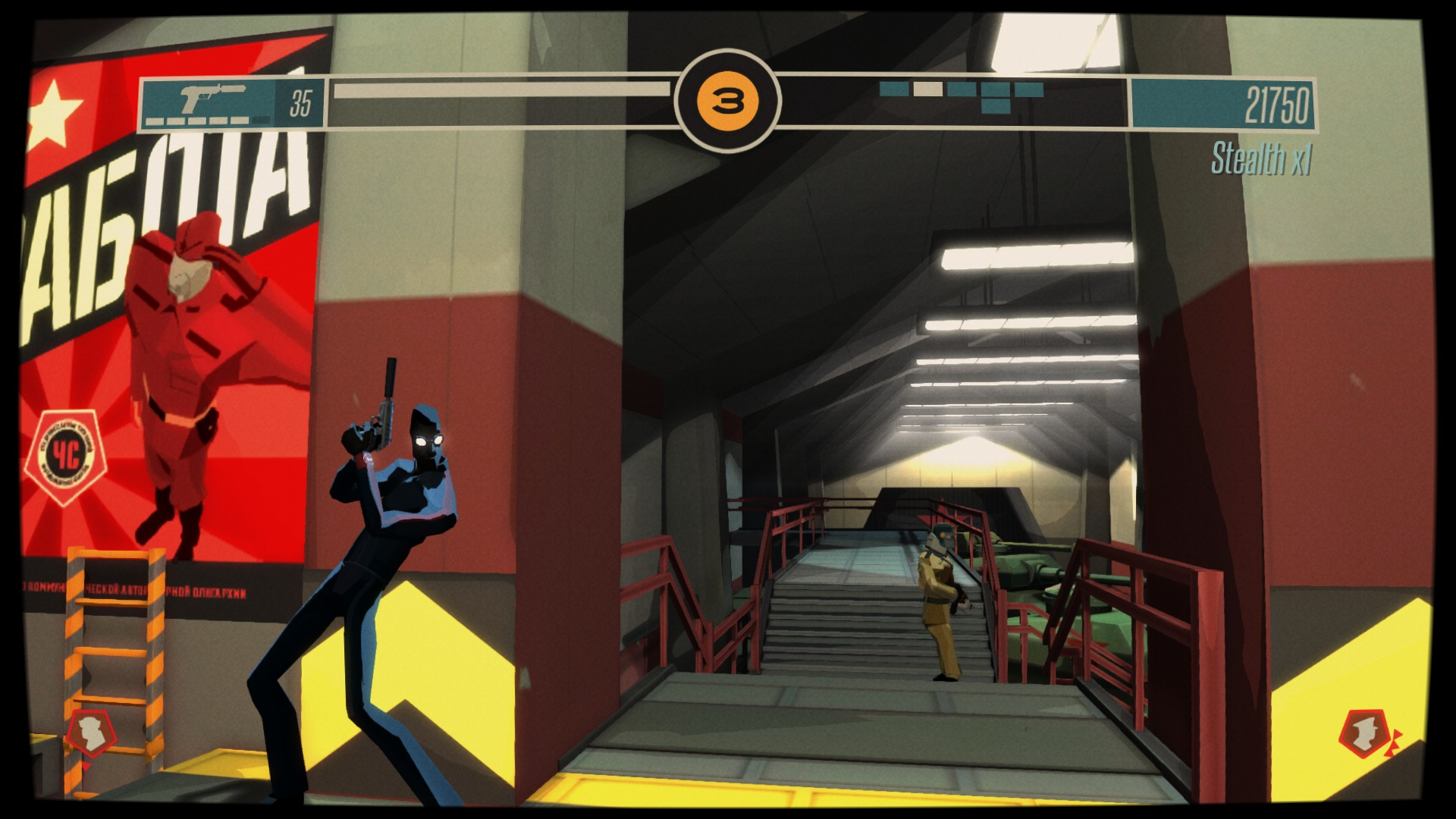Click the white filled square among the formula pips

(x=927, y=88)
